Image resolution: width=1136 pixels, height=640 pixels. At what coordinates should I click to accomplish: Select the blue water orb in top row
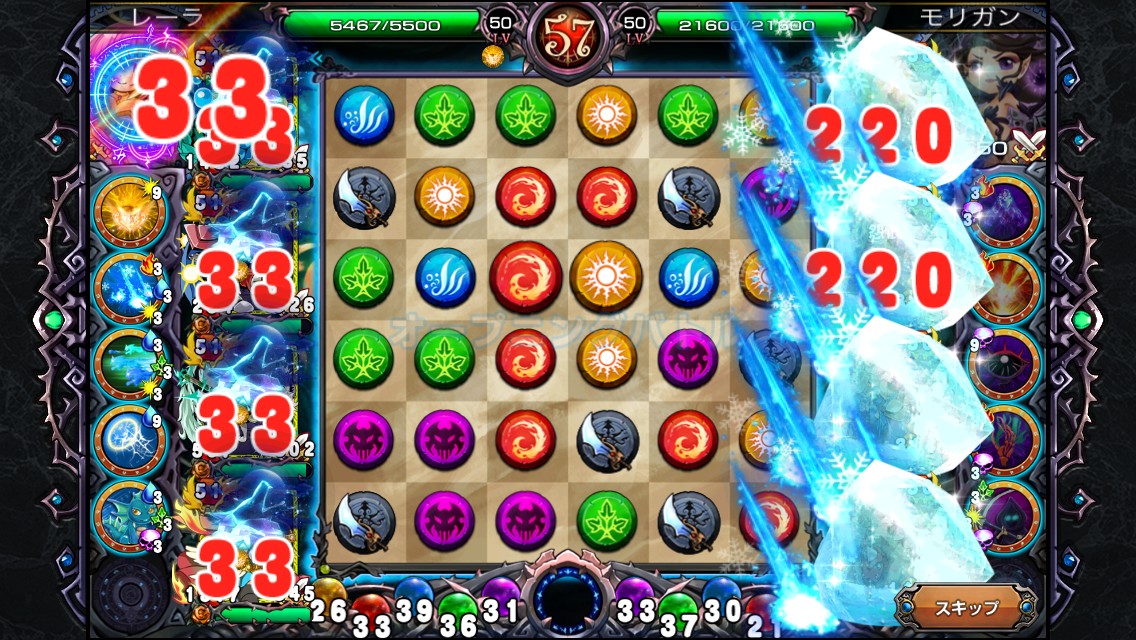(364, 114)
